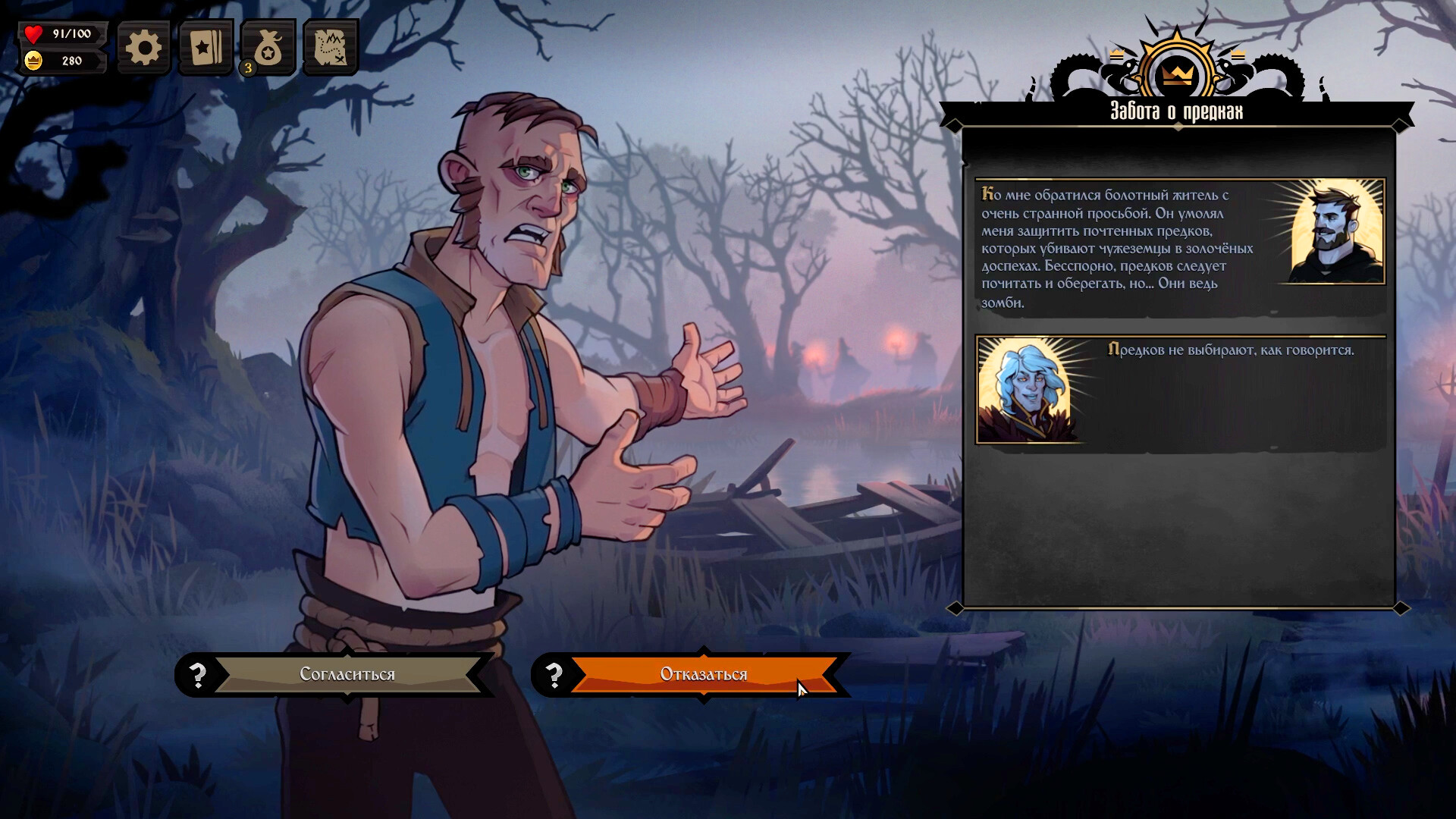Click the red heart health icon
1456x819 pixels.
33,33
